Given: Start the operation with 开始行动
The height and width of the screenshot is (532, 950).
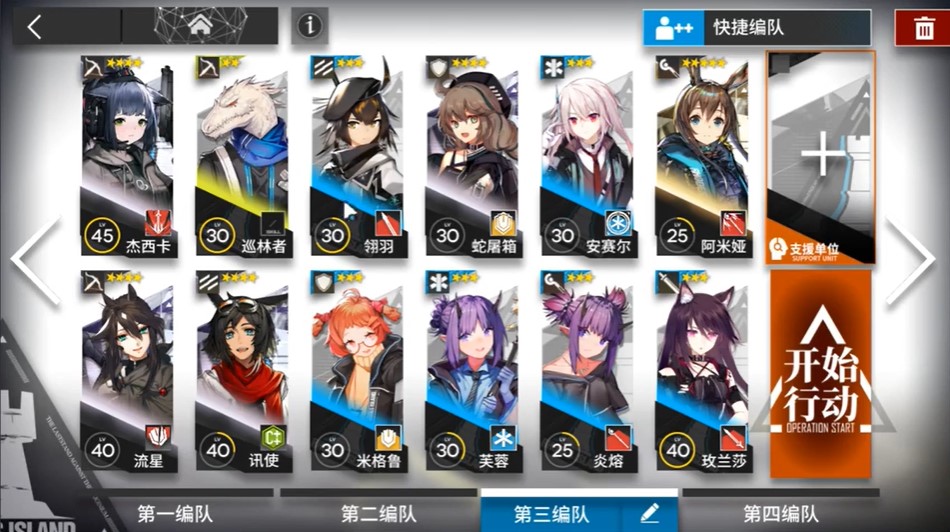Looking at the screenshot, I should click(x=820, y=375).
